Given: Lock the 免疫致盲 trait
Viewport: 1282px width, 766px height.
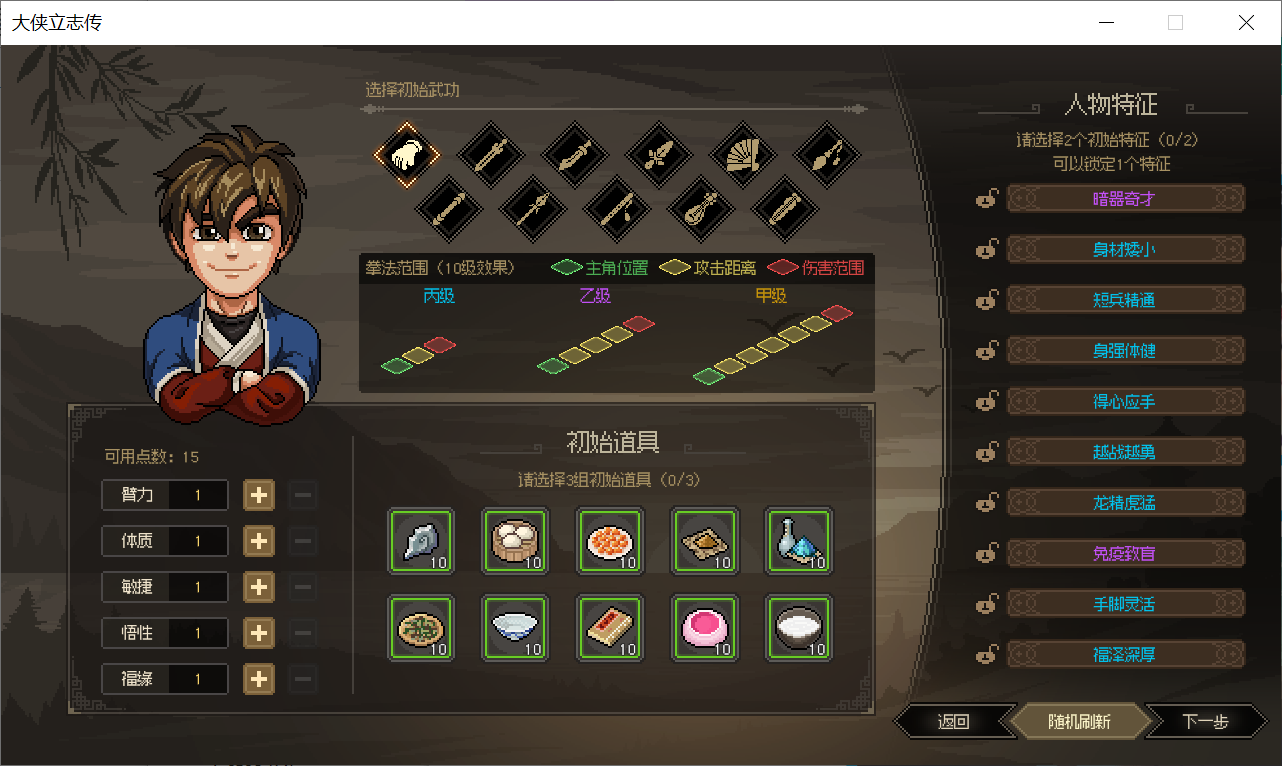Looking at the screenshot, I should [987, 553].
